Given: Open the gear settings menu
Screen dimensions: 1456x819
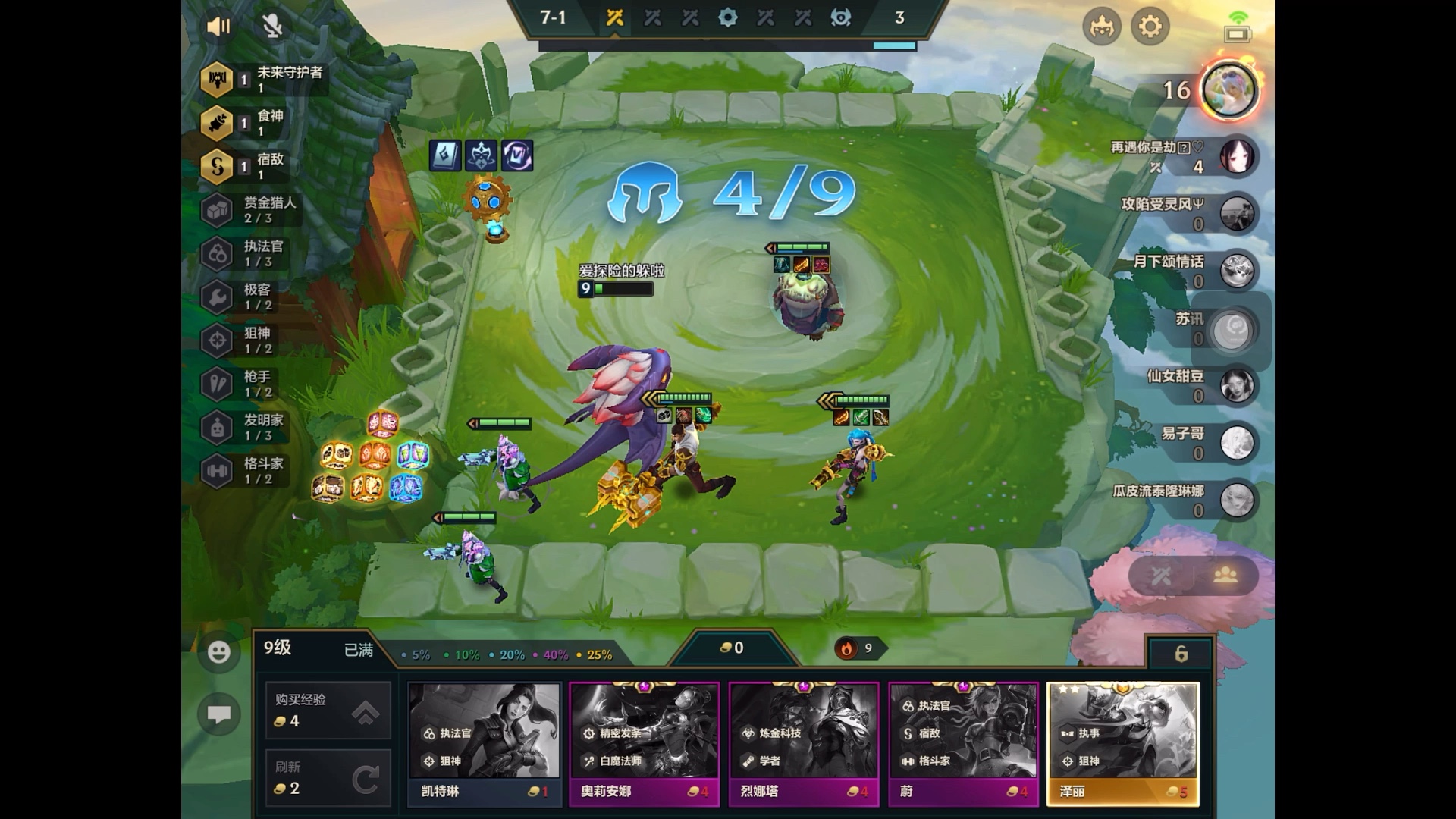Looking at the screenshot, I should [1150, 27].
